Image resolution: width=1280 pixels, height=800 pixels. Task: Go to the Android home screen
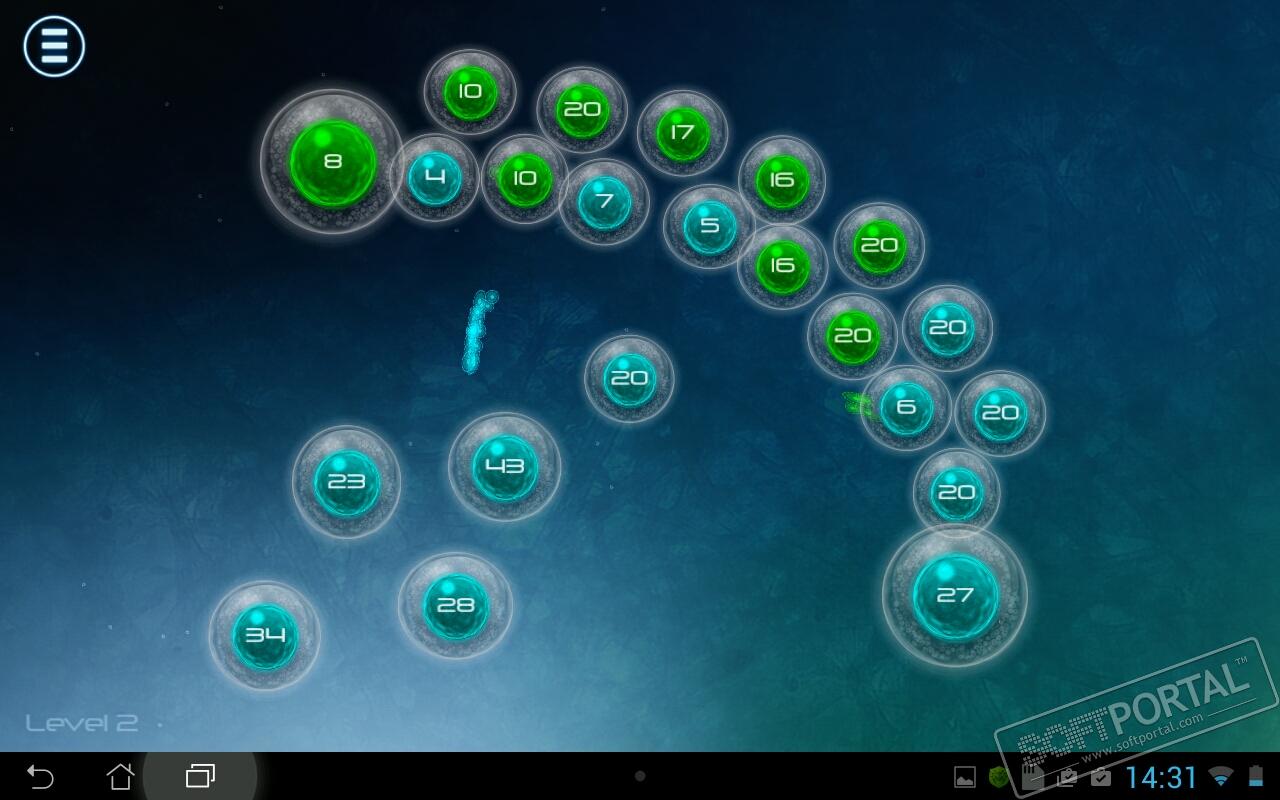point(120,776)
